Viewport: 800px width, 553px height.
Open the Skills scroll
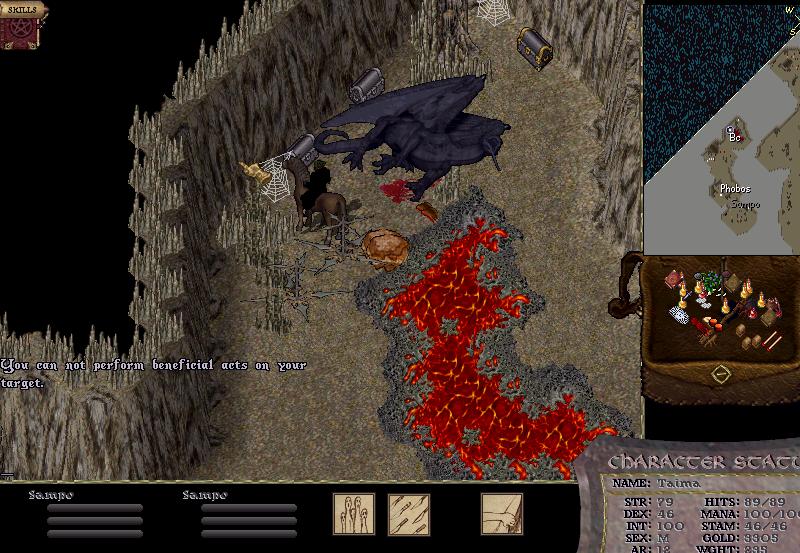pos(22,10)
